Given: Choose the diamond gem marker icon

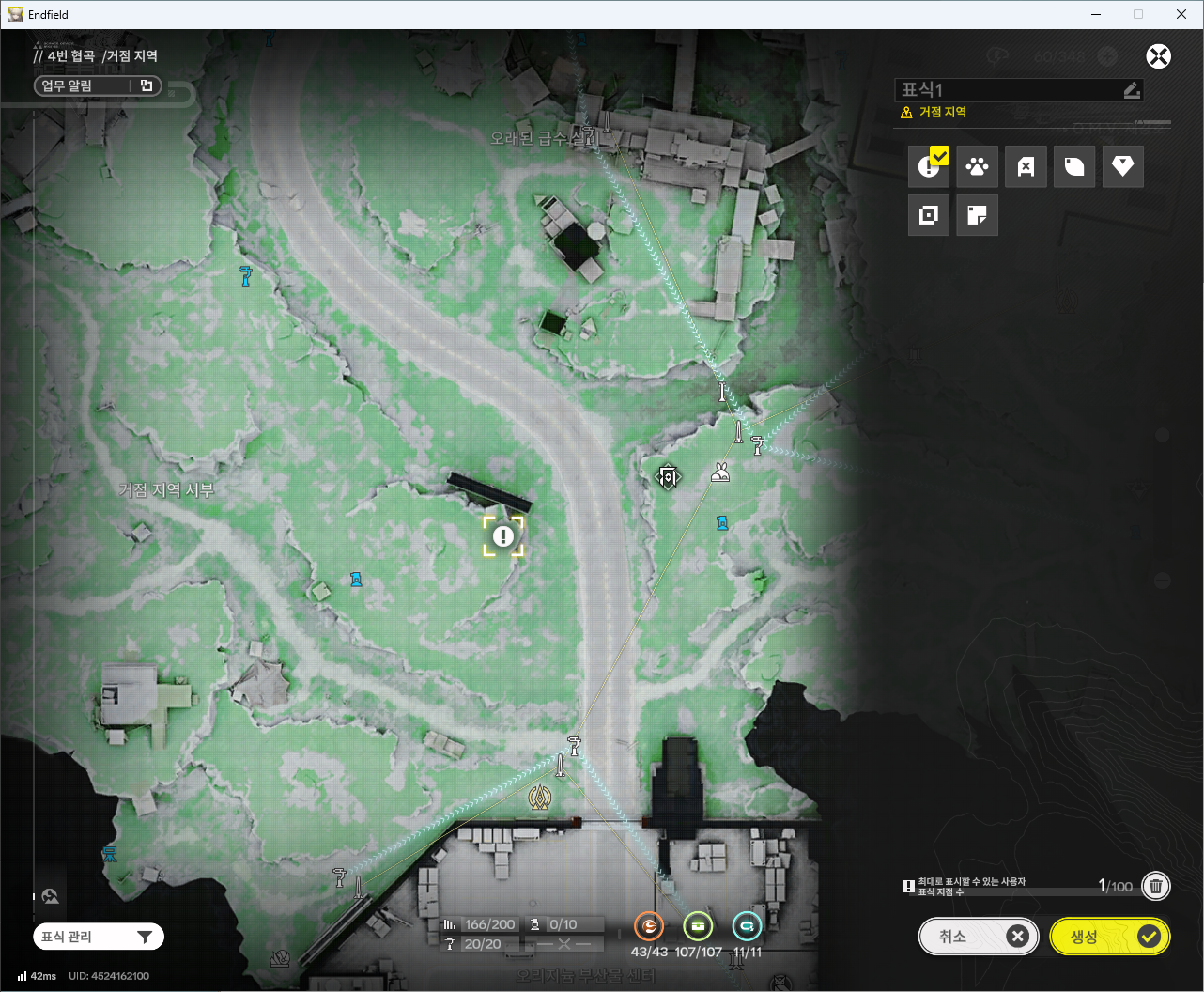Looking at the screenshot, I should coord(1122,167).
